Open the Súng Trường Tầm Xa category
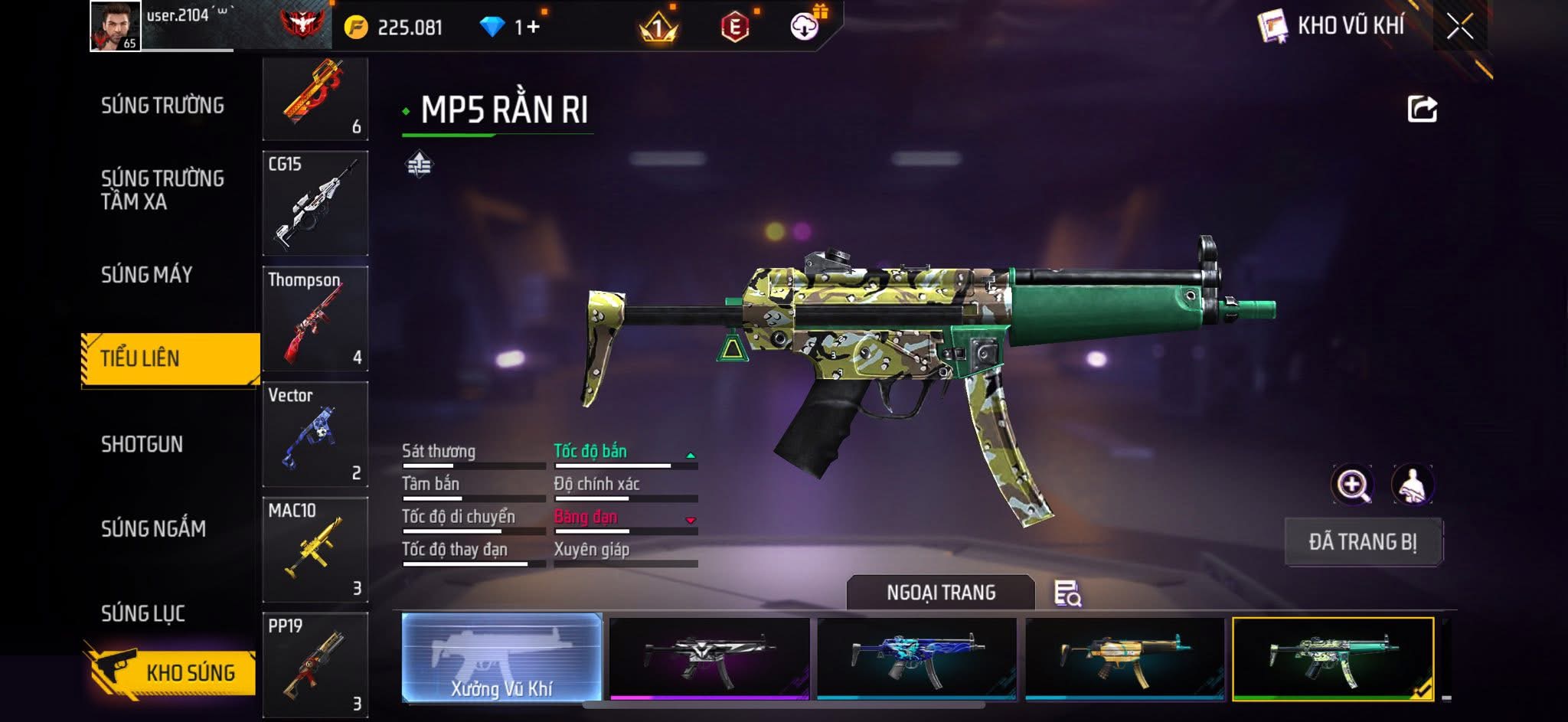1568x722 pixels. coord(162,190)
